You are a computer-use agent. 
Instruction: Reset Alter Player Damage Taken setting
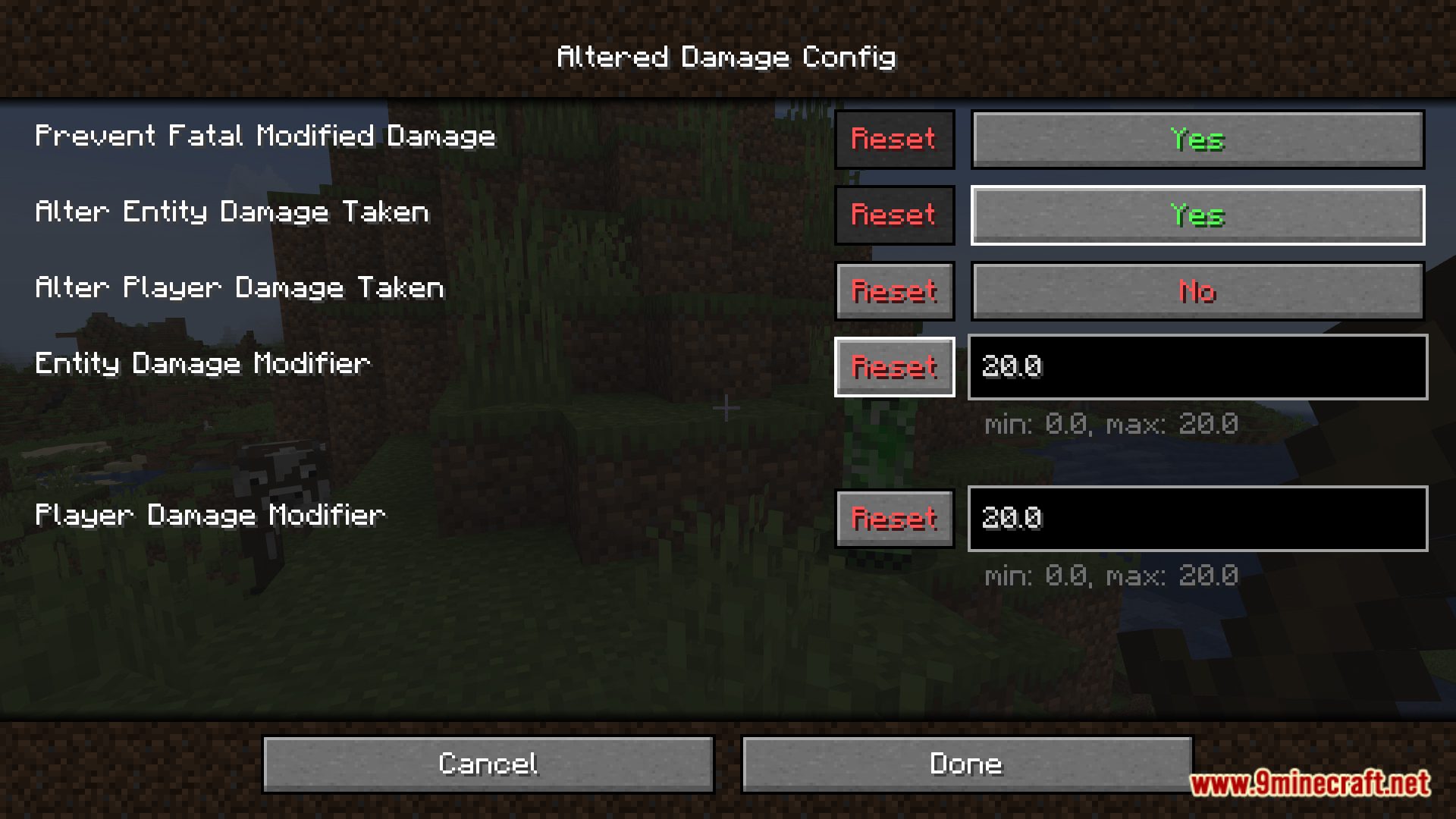[894, 291]
